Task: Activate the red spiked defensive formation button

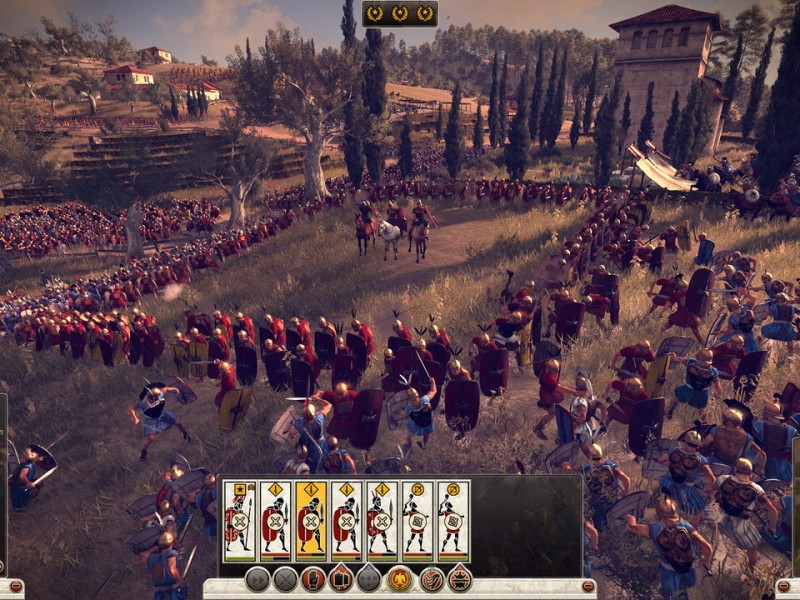Action: pyautogui.click(x=459, y=579)
